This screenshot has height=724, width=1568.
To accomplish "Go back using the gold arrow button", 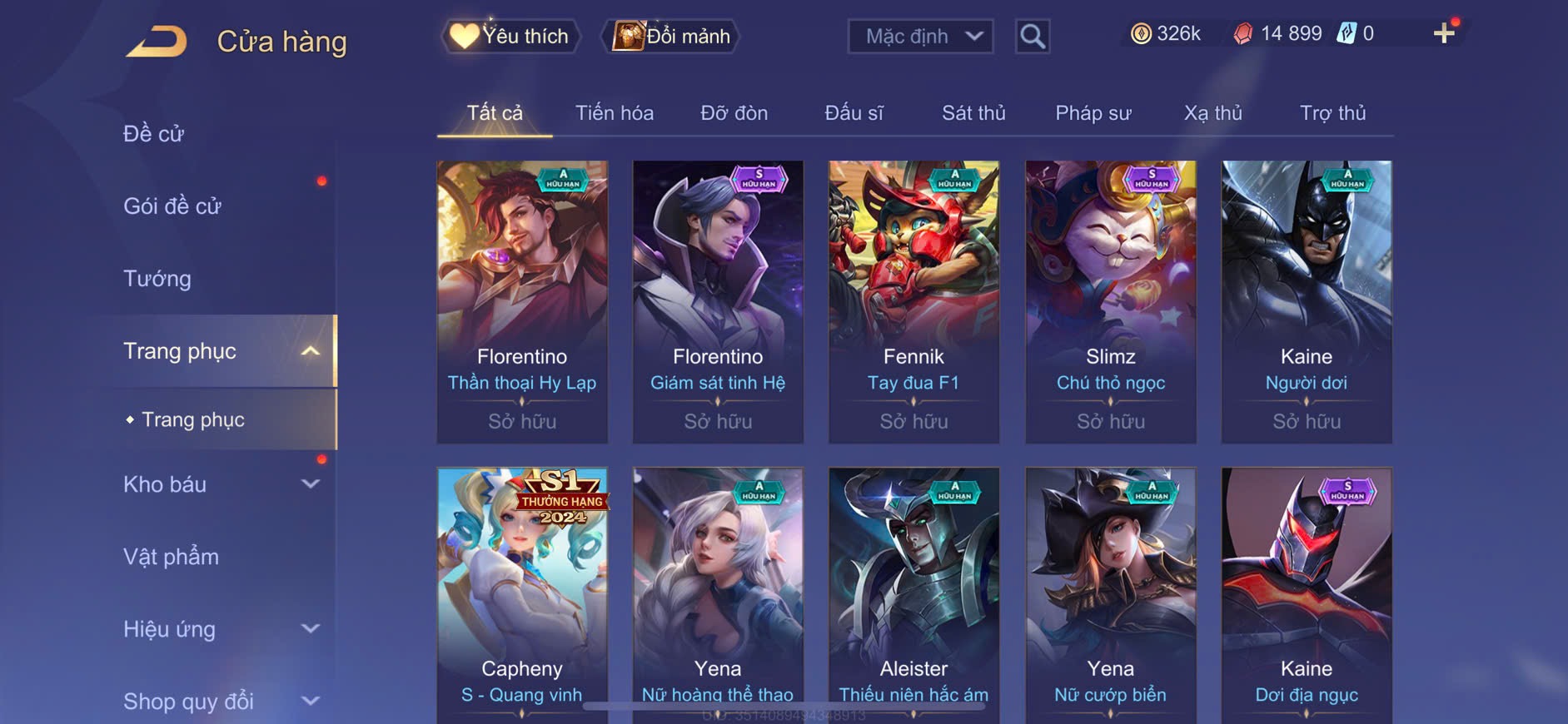I will coord(157,41).
